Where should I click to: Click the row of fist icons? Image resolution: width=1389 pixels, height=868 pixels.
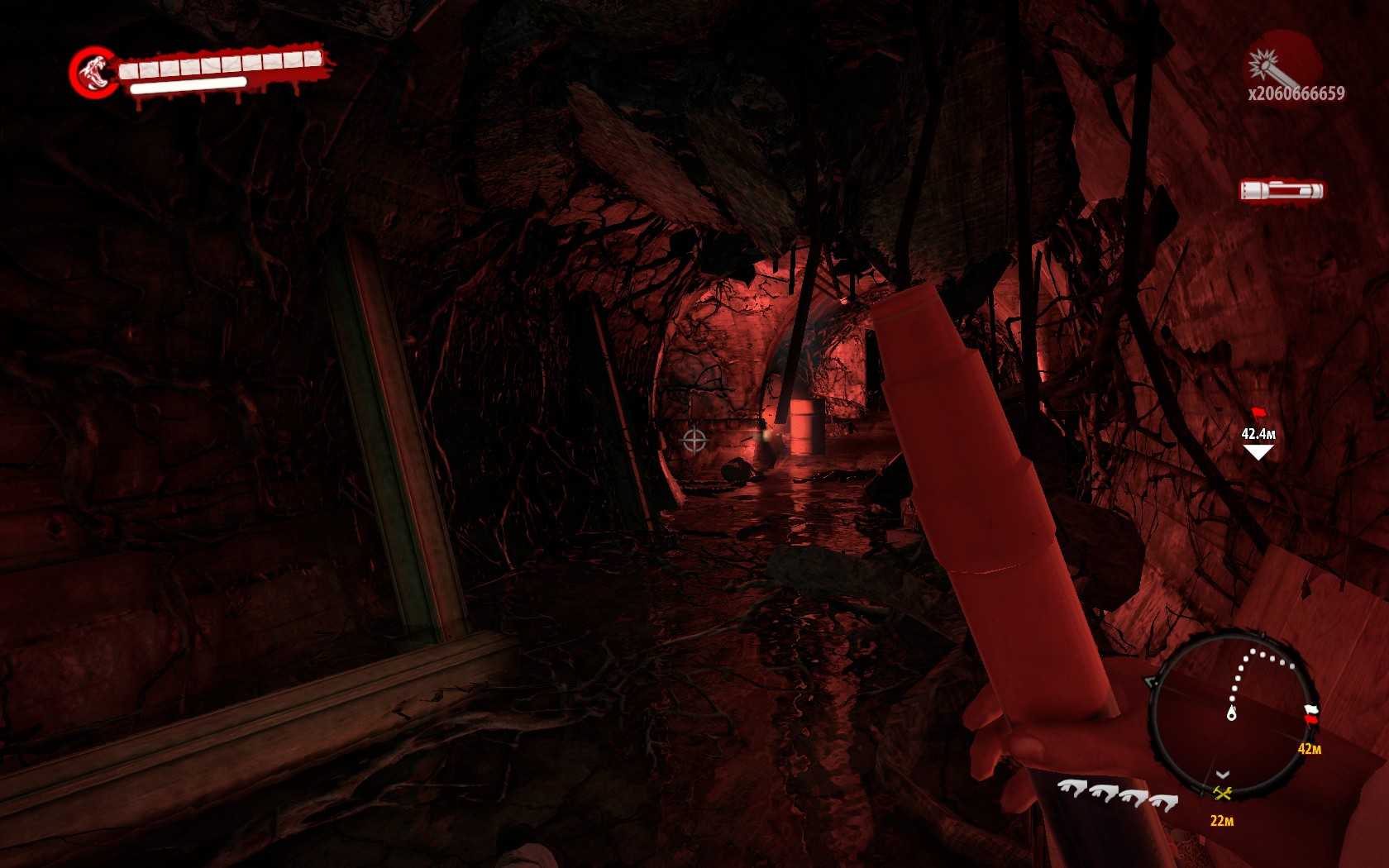click(1118, 795)
